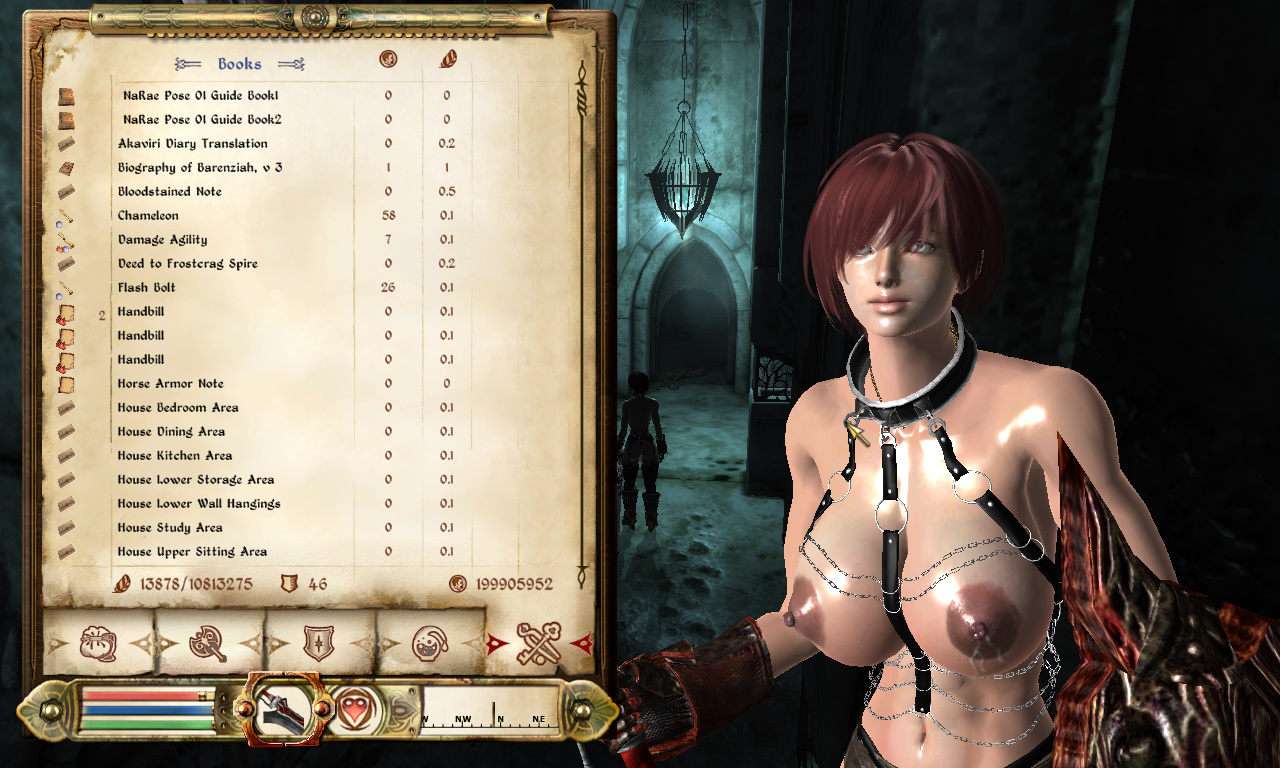Viewport: 1280px width, 768px height.
Task: Show the weapons tab with axe icon
Action: [x=210, y=642]
